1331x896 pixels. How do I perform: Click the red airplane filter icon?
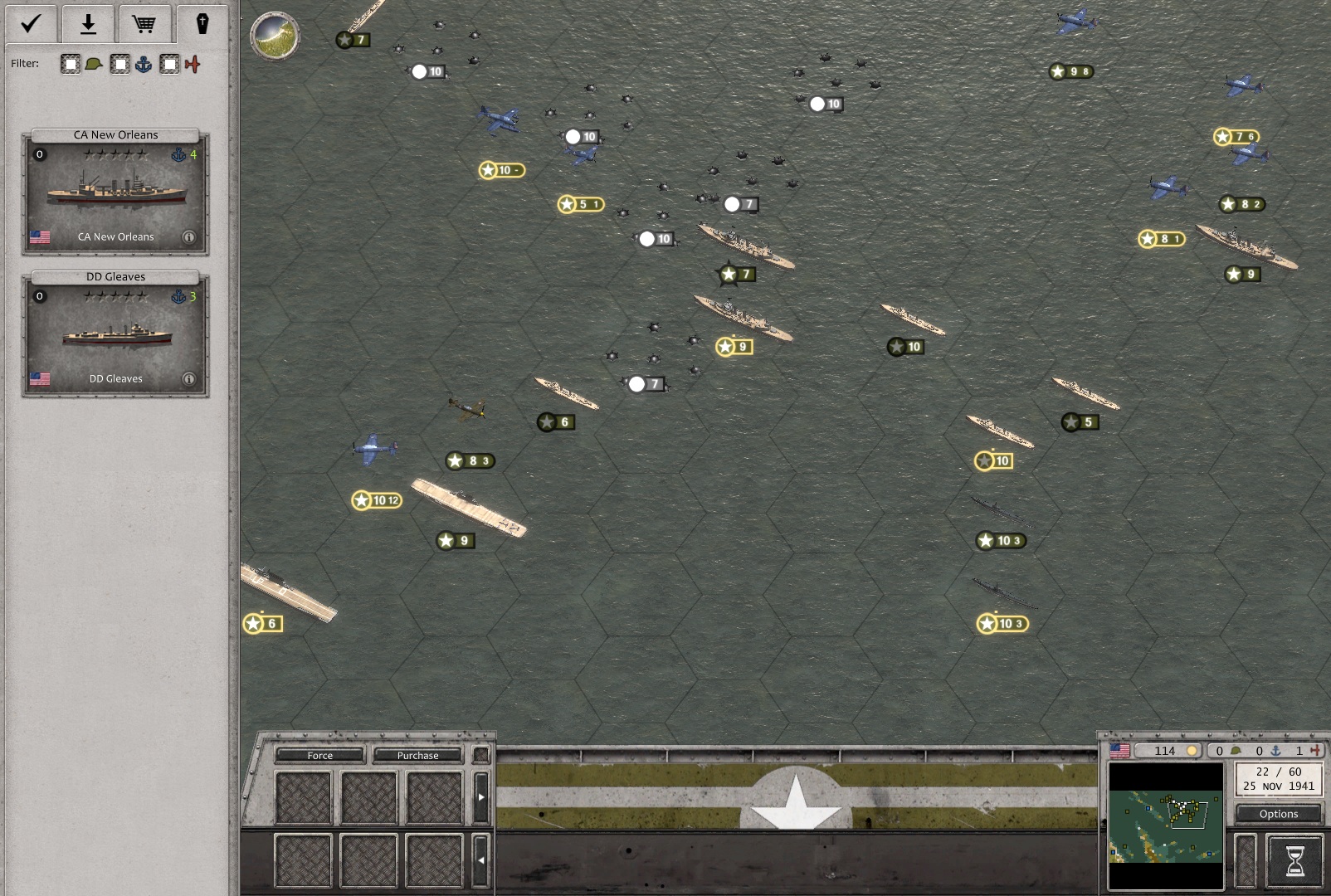click(191, 63)
